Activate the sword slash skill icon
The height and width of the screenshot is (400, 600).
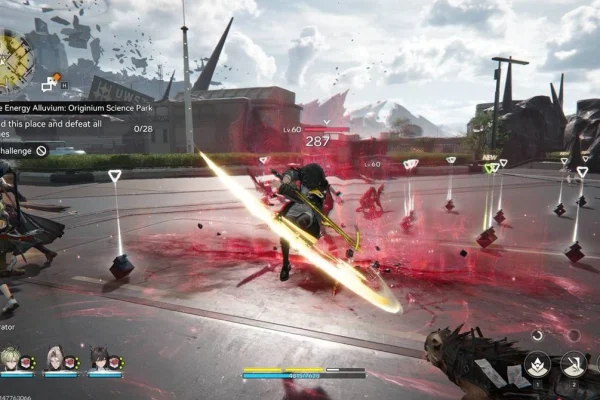[574, 364]
